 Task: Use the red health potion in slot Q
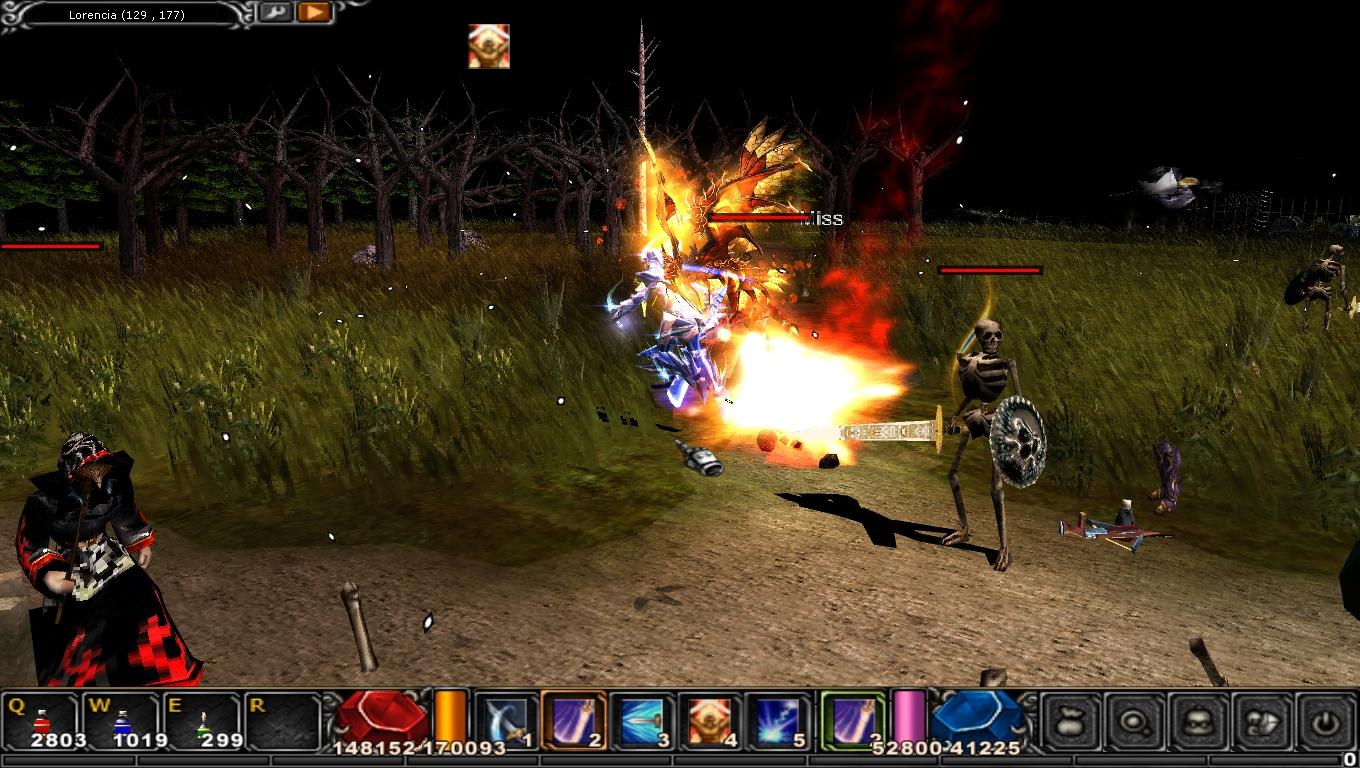click(42, 720)
